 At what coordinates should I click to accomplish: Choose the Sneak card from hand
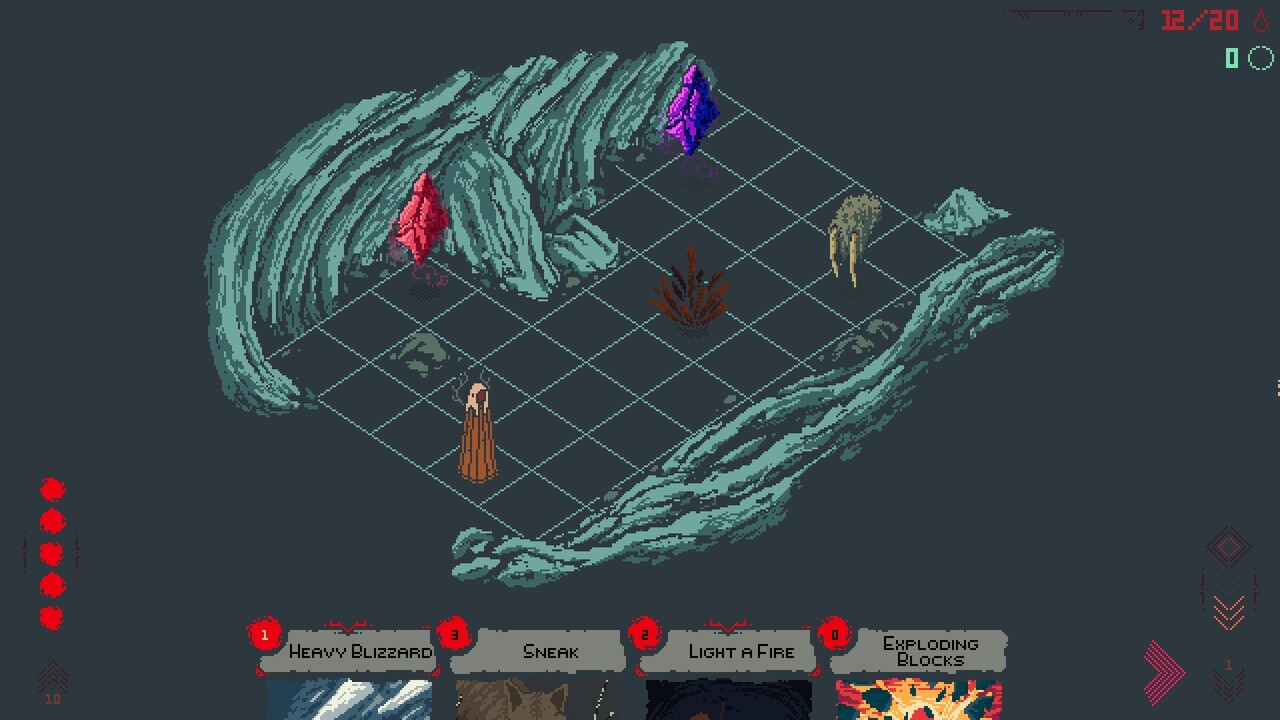tap(538, 670)
